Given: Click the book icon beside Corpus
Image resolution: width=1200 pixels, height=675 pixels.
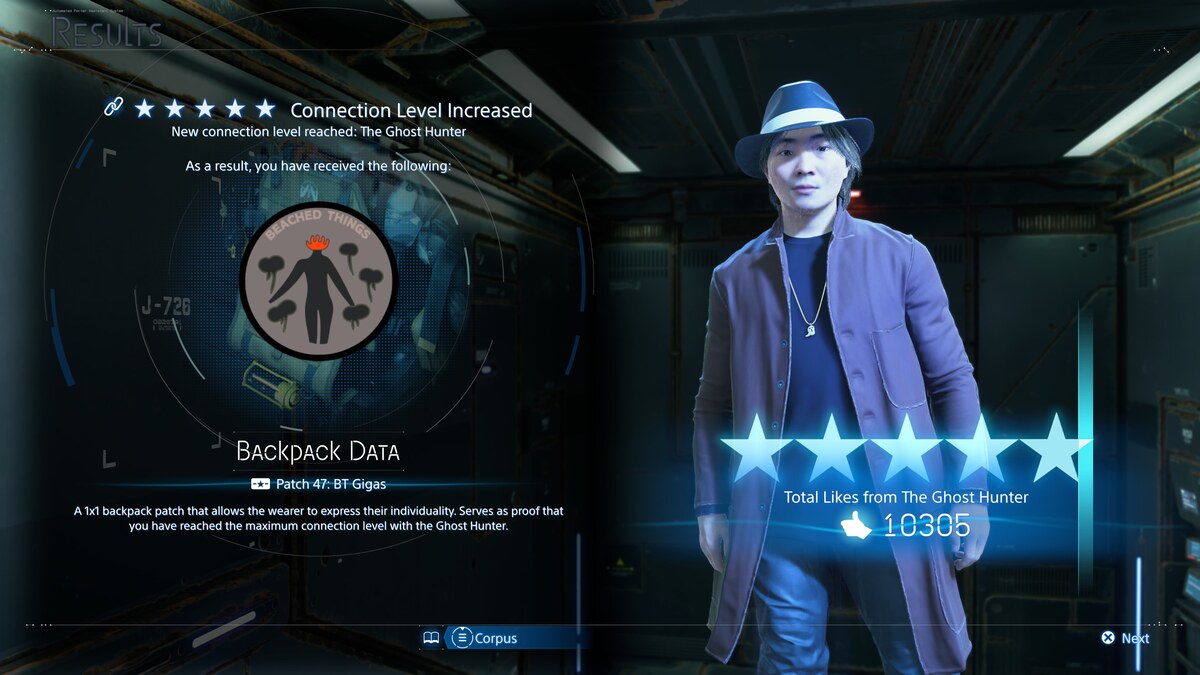Looking at the screenshot, I should [x=431, y=638].
